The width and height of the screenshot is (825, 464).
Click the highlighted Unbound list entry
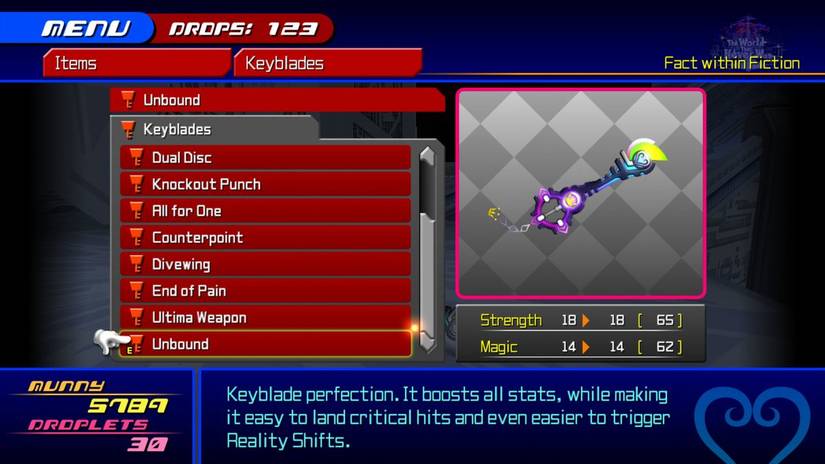point(265,344)
